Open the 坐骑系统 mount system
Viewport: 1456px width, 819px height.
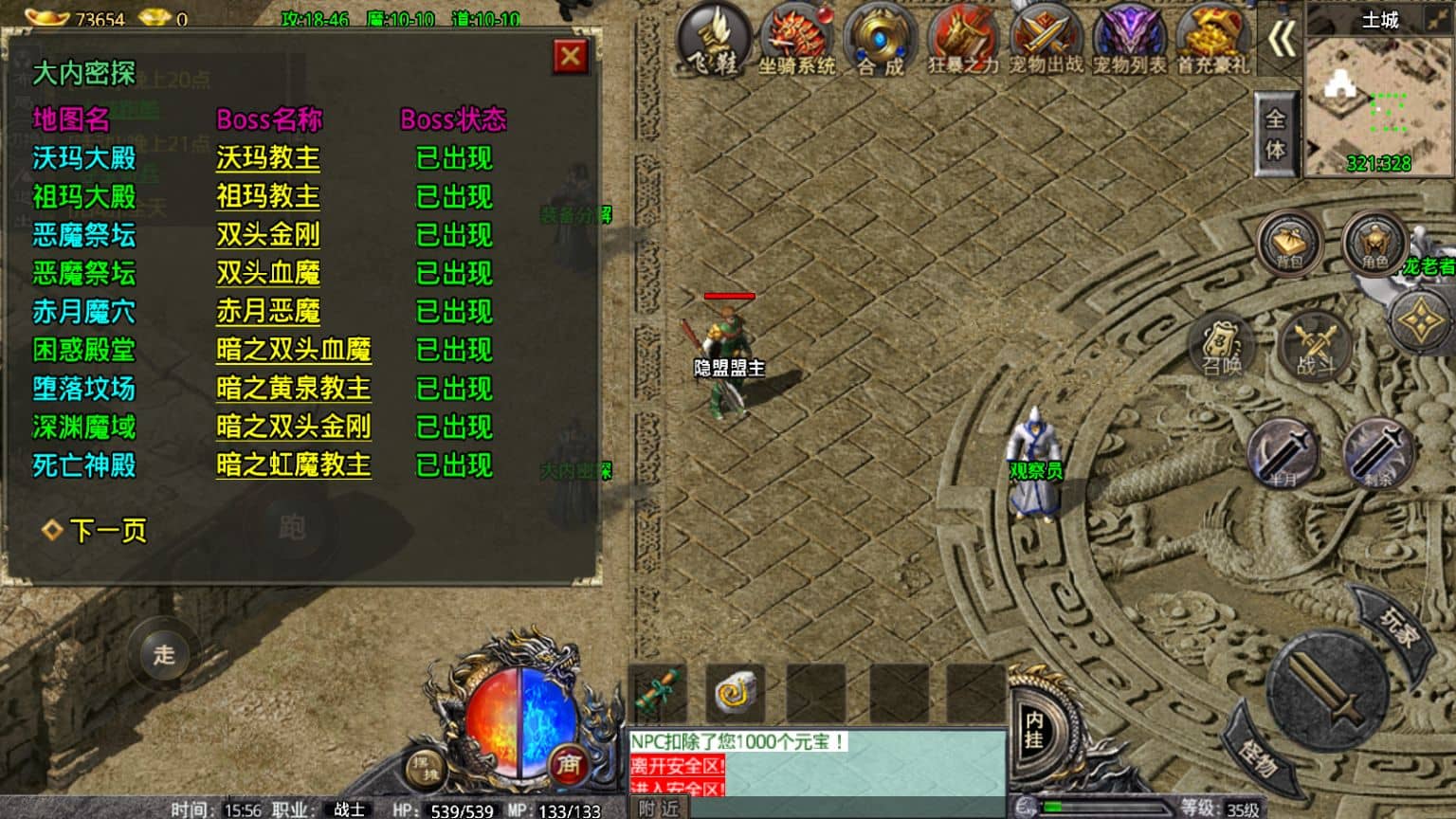[x=796, y=38]
